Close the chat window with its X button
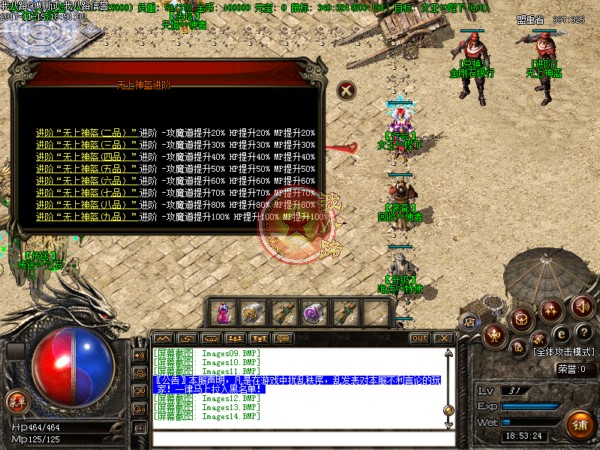 pos(447,338)
